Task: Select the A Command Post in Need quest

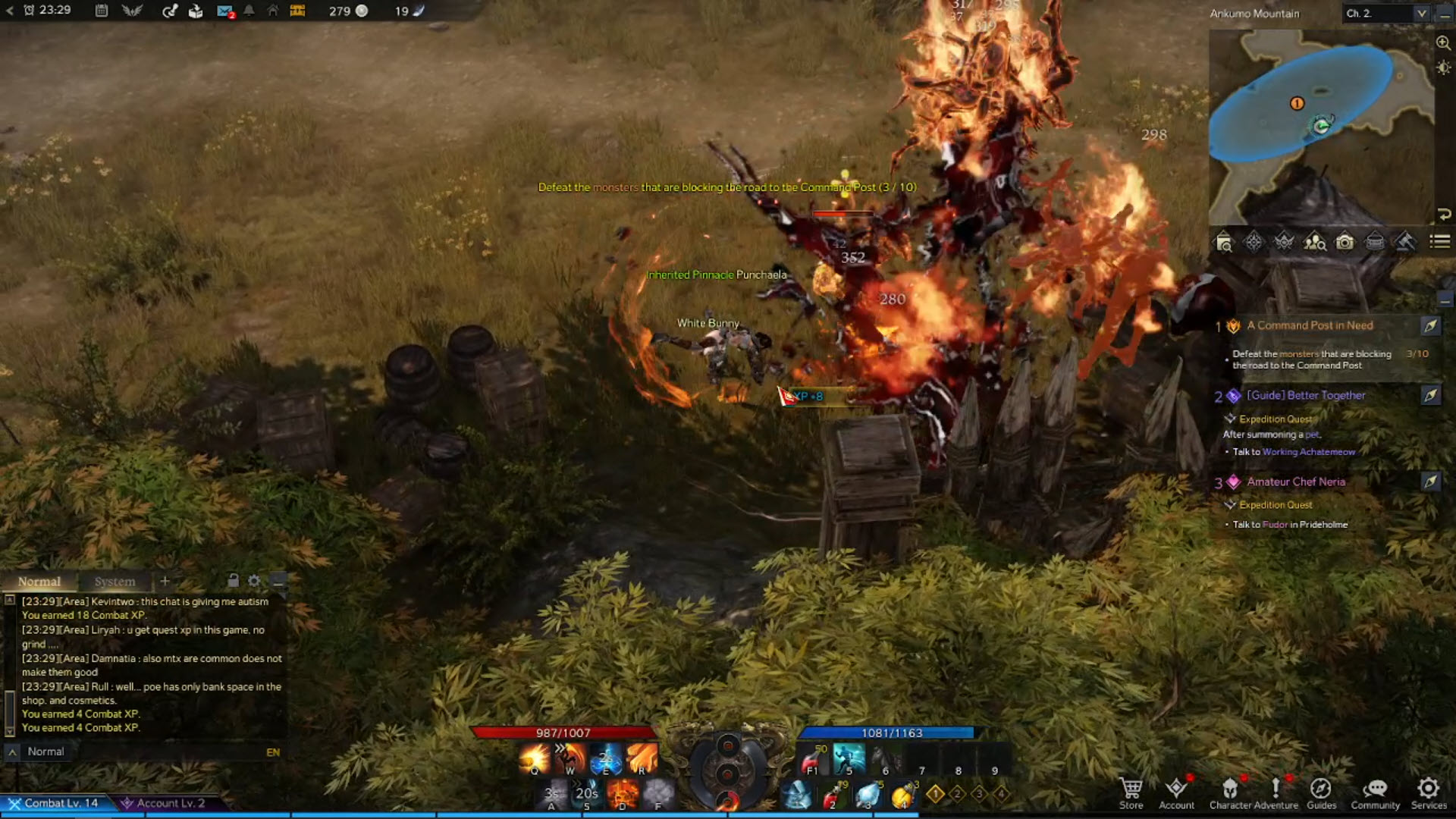Action: click(1310, 325)
